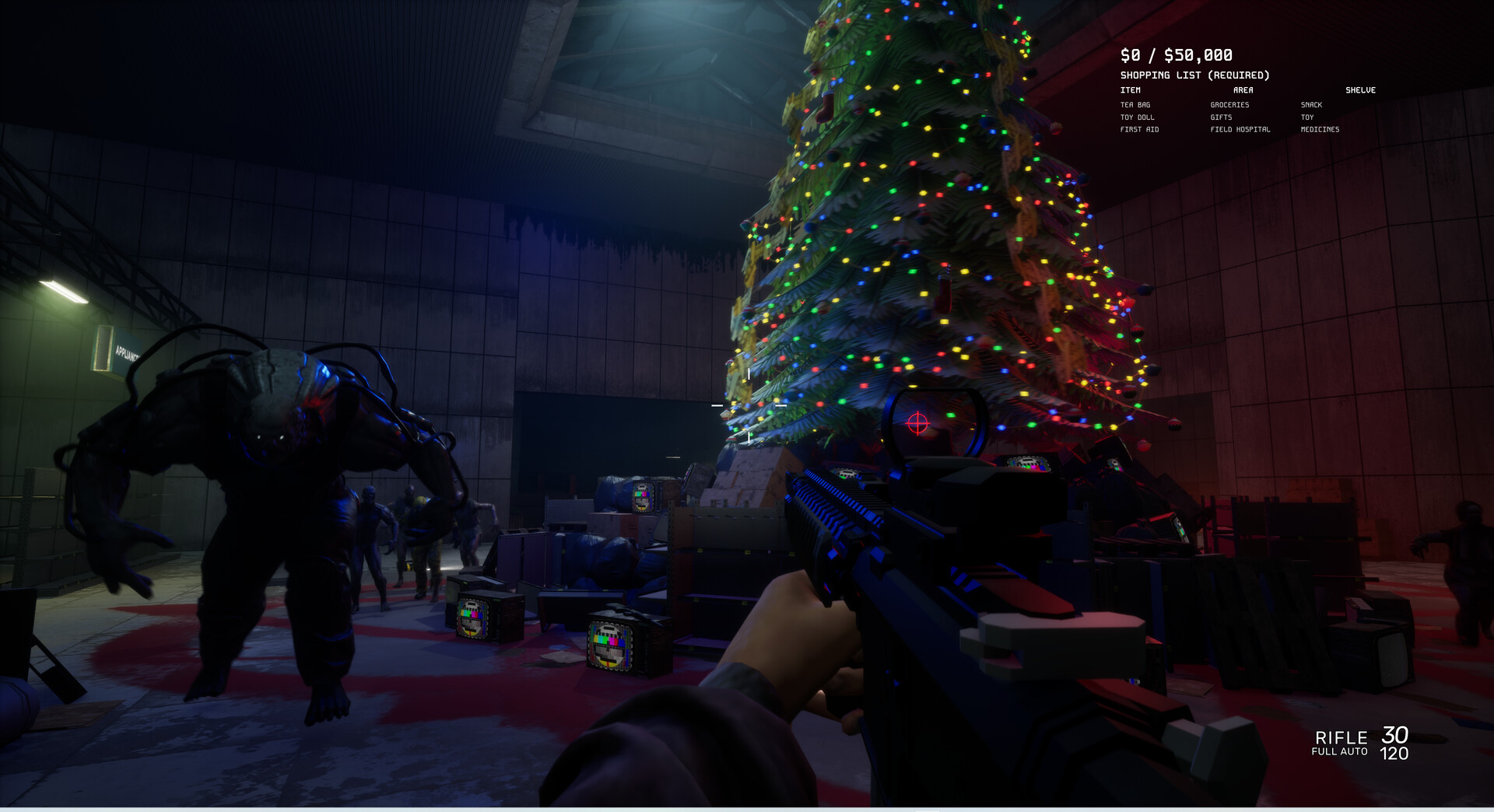Click the TV showing color test pattern

point(612,647)
